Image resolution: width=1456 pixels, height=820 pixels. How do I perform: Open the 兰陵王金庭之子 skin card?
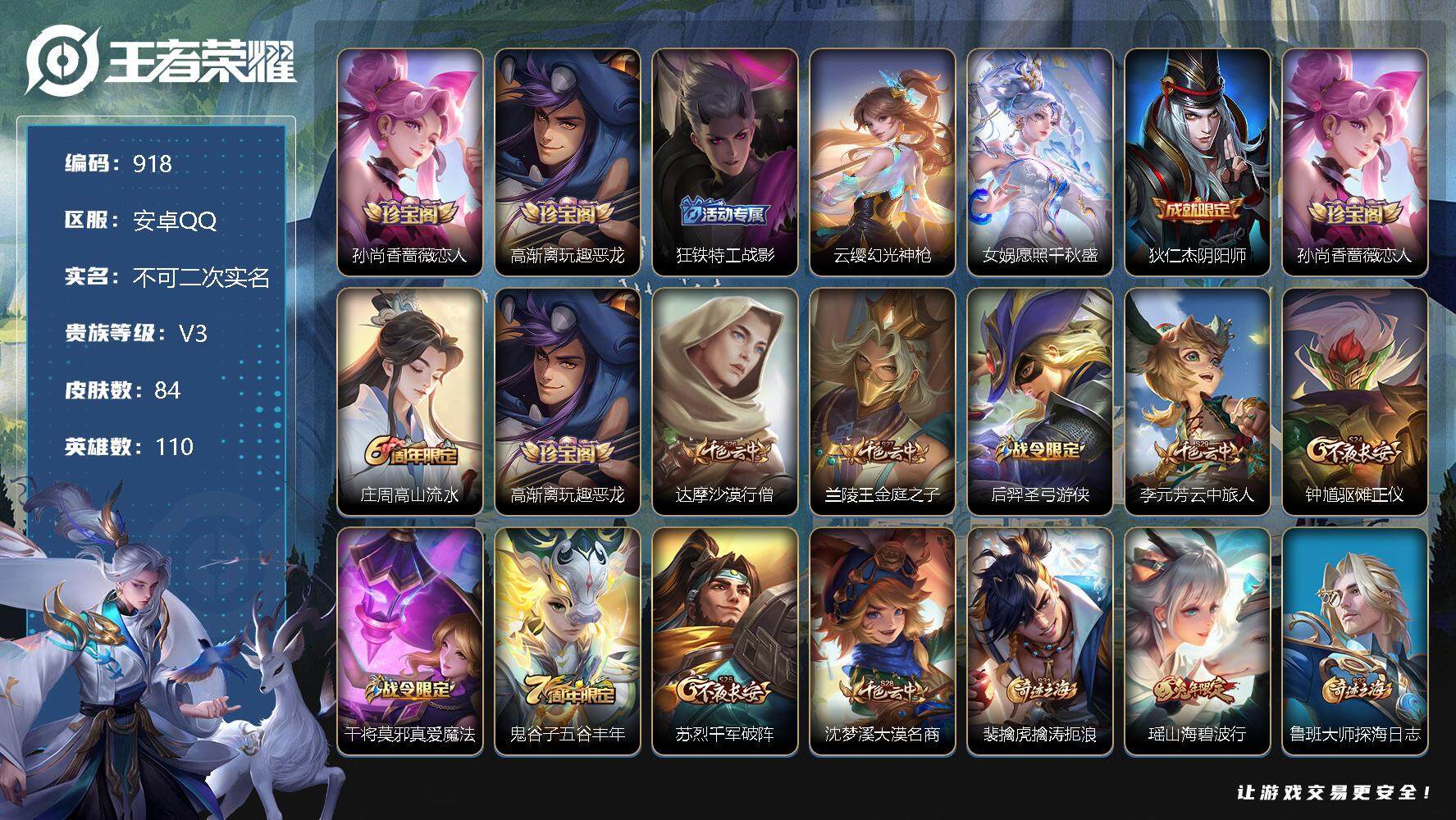pyautogui.click(x=883, y=401)
